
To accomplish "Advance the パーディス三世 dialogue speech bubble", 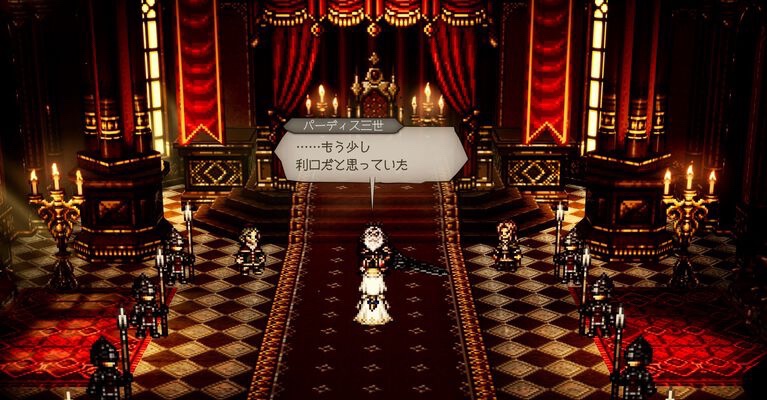I will tap(371, 158).
